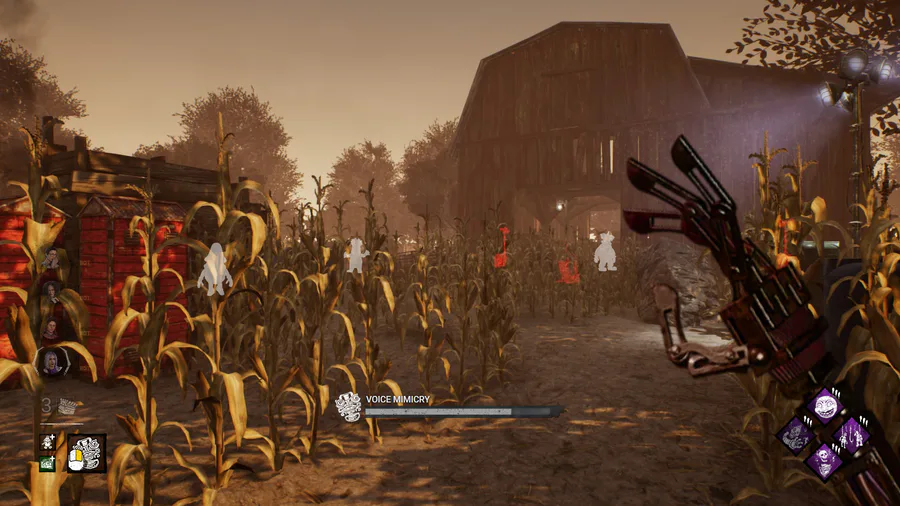
Task: Select the grinning face perk icon
Action: click(x=824, y=405)
